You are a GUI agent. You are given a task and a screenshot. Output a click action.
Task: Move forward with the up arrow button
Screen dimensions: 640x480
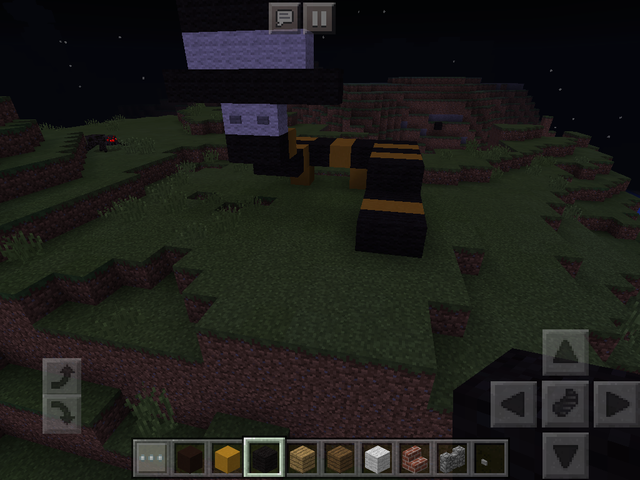pyautogui.click(x=565, y=352)
